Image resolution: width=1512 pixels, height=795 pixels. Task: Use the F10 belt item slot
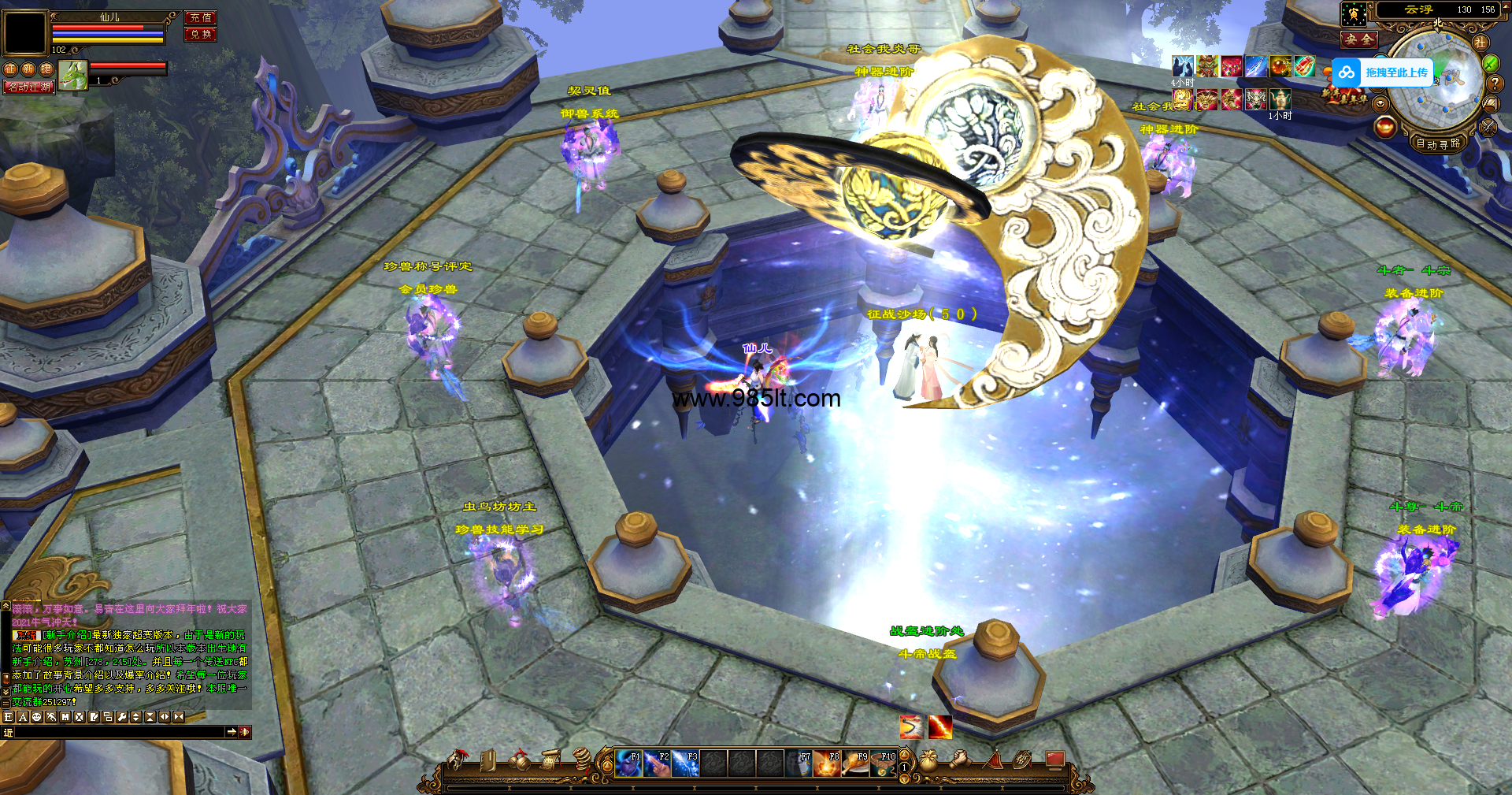(883, 763)
